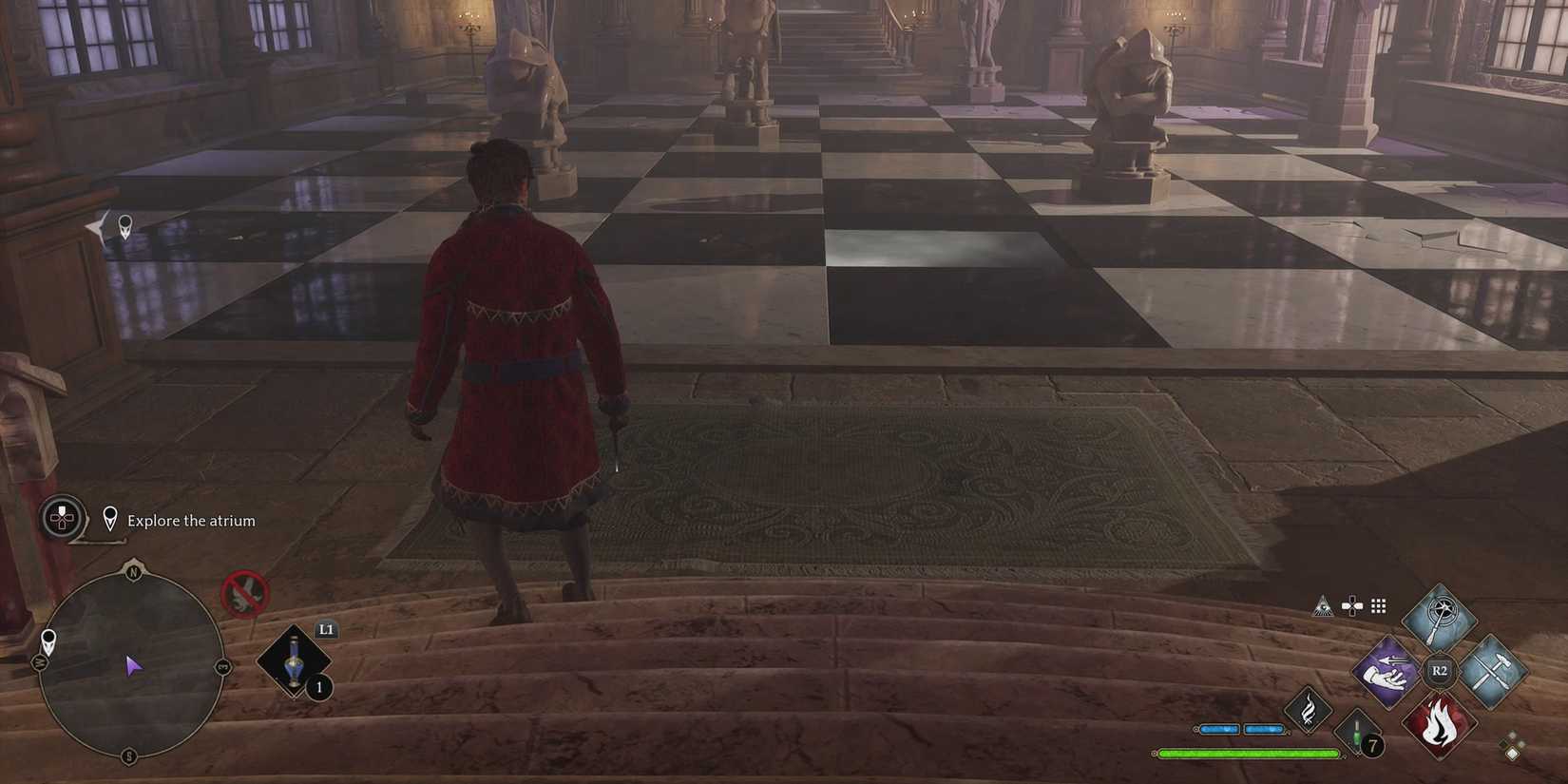The height and width of the screenshot is (784, 1568).
Task: Click the quest marker on the minimap edge
Action: coord(48,641)
